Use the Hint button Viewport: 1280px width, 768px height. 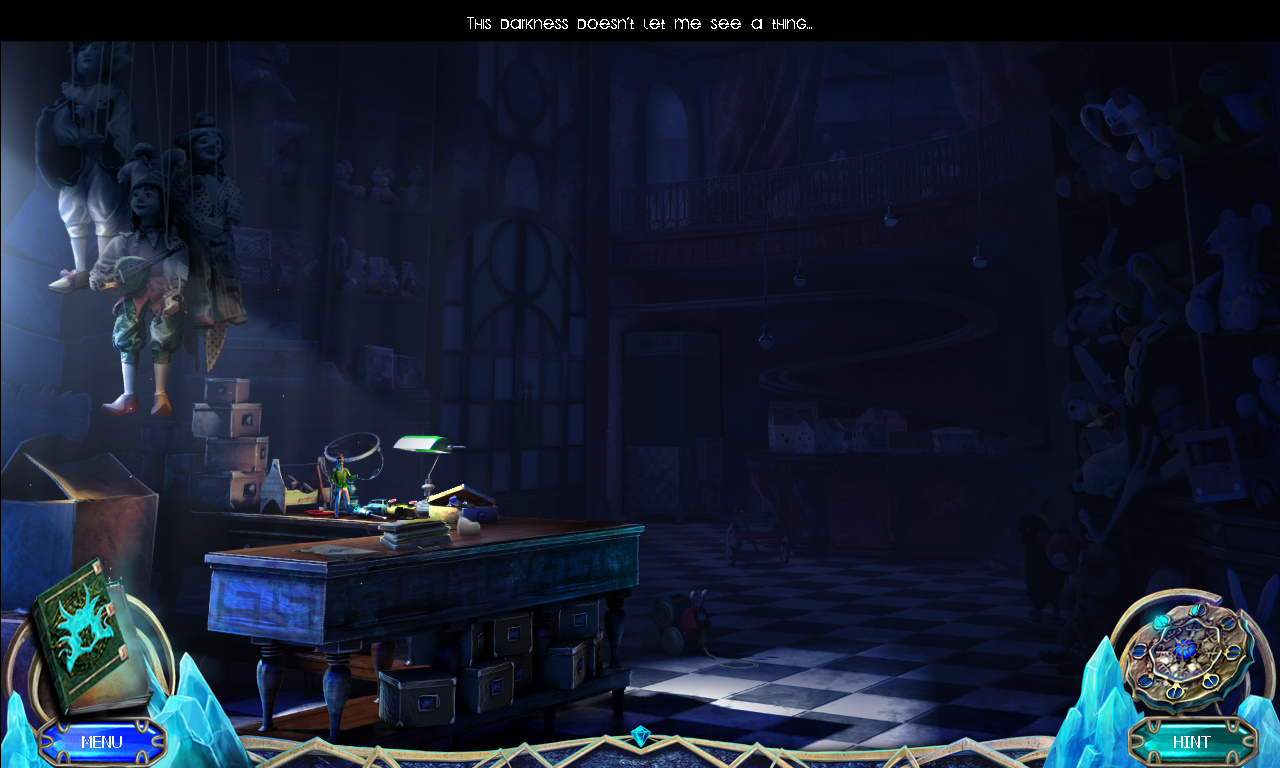[x=1191, y=742]
